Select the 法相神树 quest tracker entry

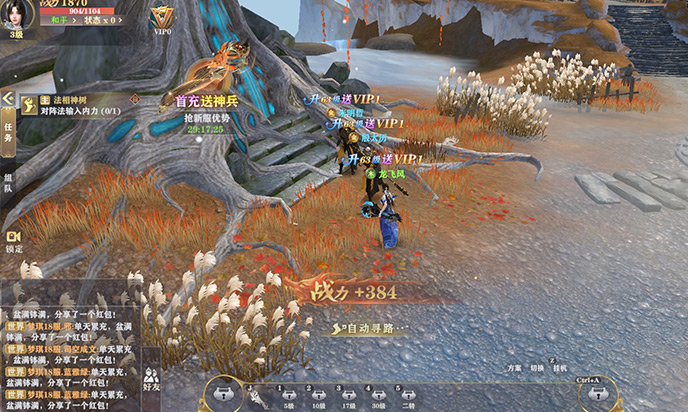coord(80,105)
